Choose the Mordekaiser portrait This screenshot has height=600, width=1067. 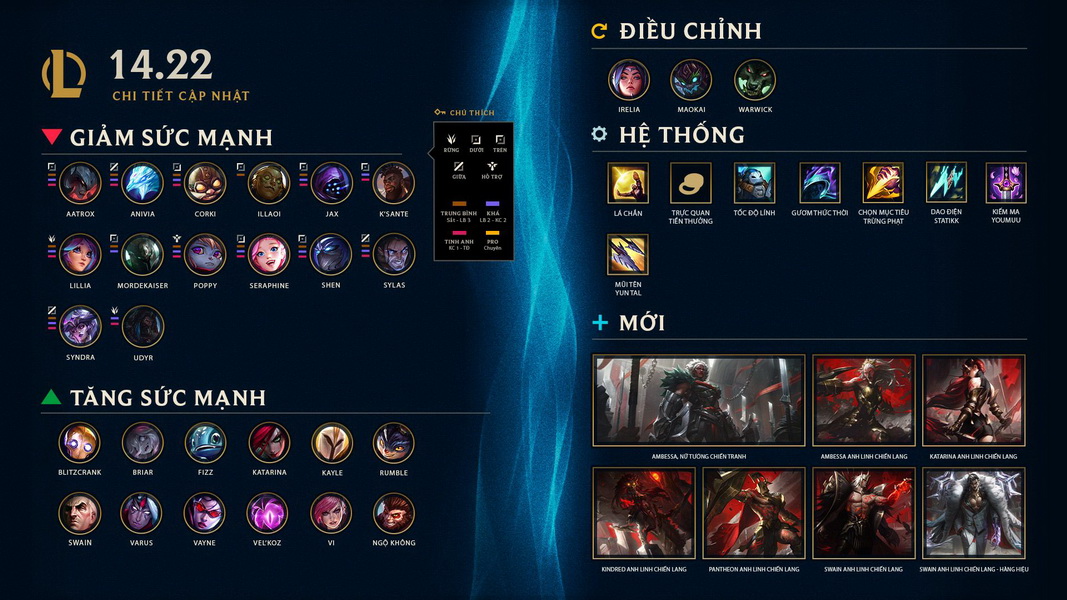[x=143, y=254]
